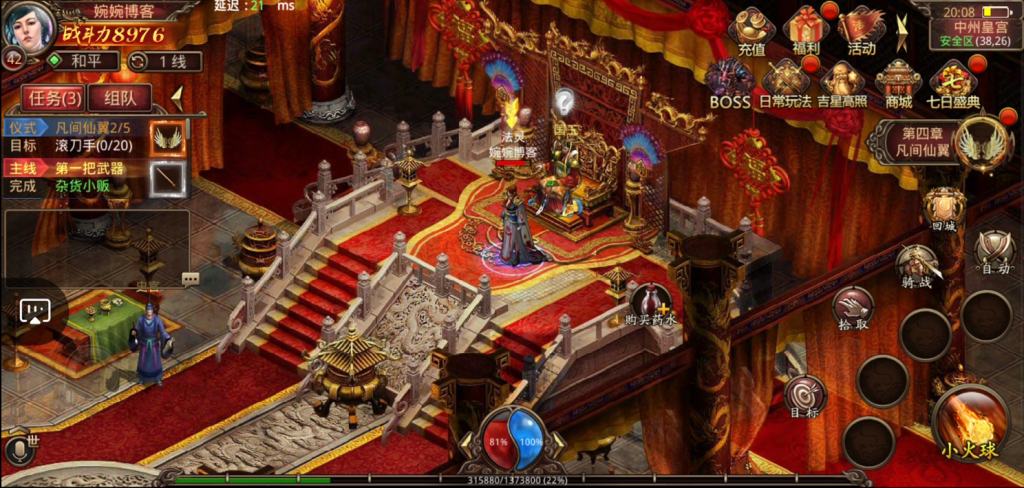
Task: Open 日常玩法 daily gameplay
Action: click(x=785, y=82)
